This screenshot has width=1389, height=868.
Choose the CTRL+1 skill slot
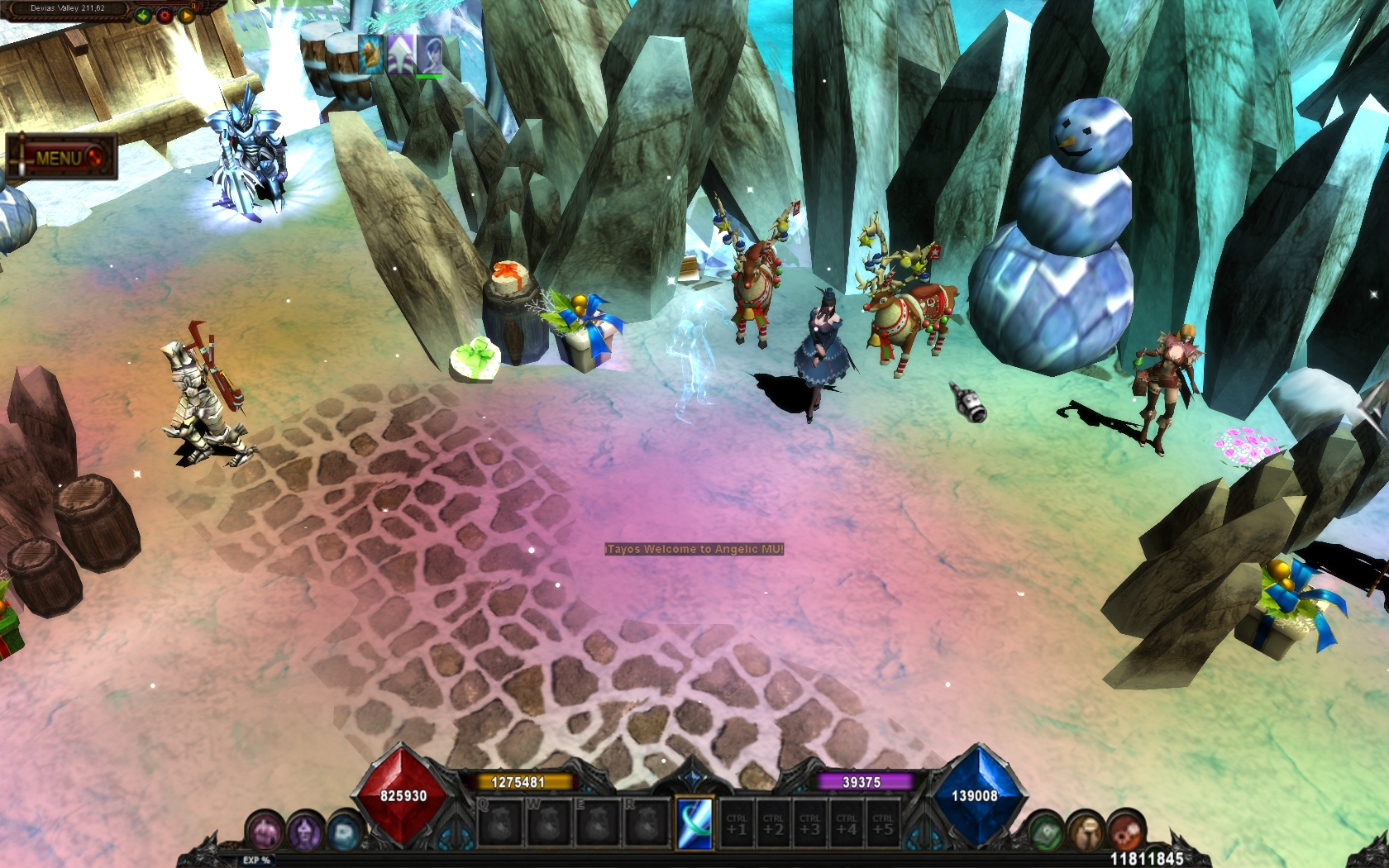pyautogui.click(x=737, y=823)
